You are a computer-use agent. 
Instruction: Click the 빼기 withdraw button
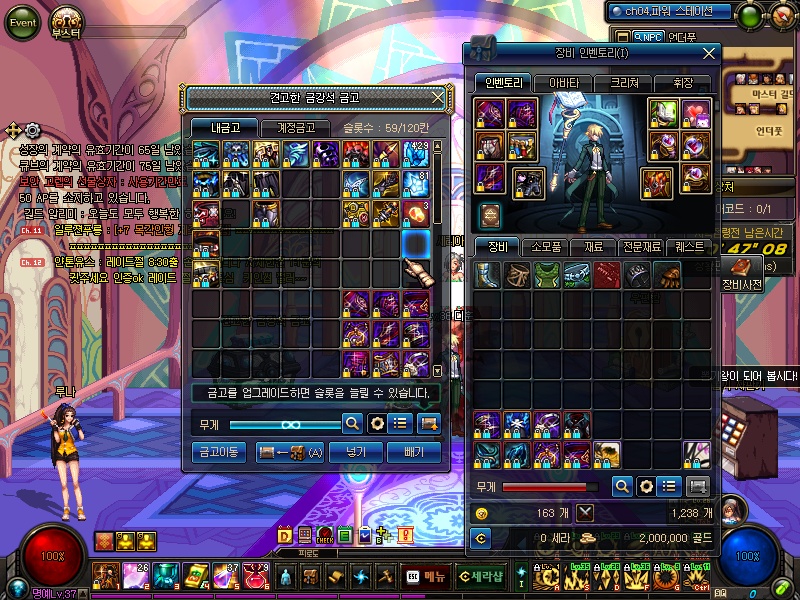[414, 452]
